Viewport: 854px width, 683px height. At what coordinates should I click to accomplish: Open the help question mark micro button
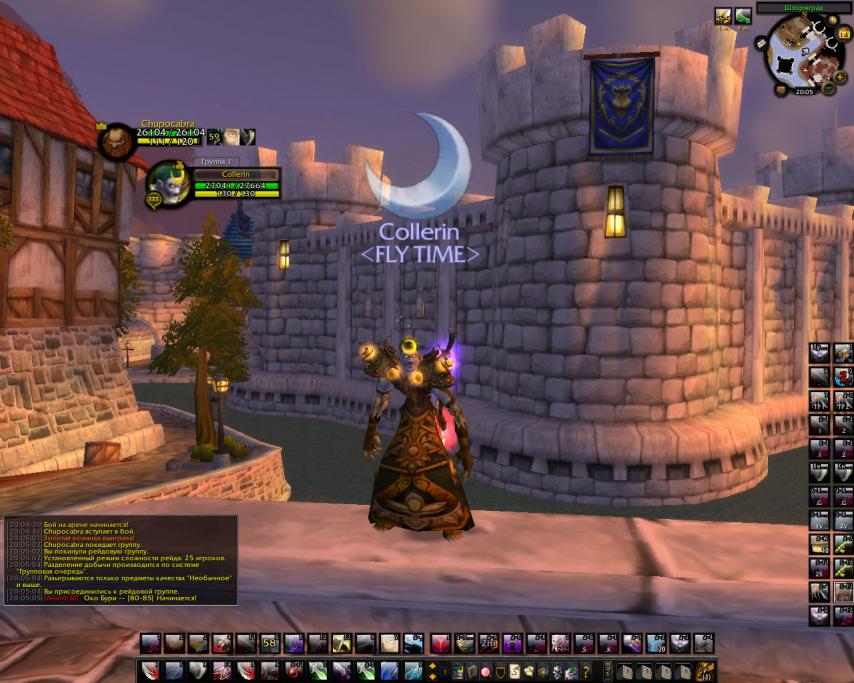point(586,671)
